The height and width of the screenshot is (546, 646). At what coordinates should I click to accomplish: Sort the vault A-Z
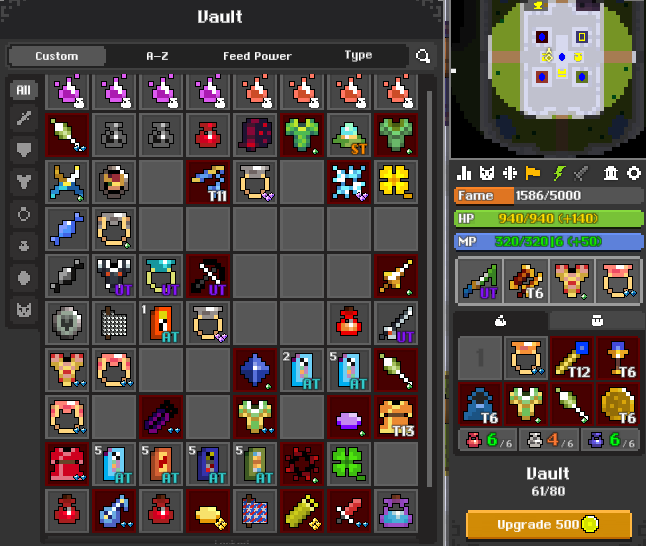(157, 56)
